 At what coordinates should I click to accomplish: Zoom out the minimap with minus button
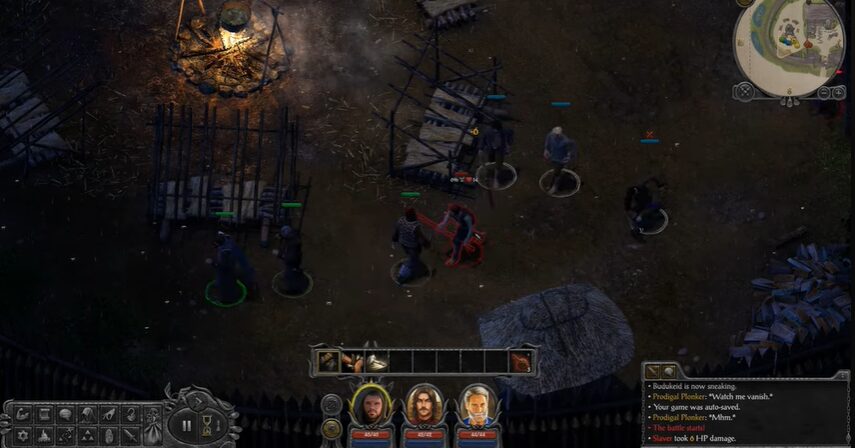[825, 92]
